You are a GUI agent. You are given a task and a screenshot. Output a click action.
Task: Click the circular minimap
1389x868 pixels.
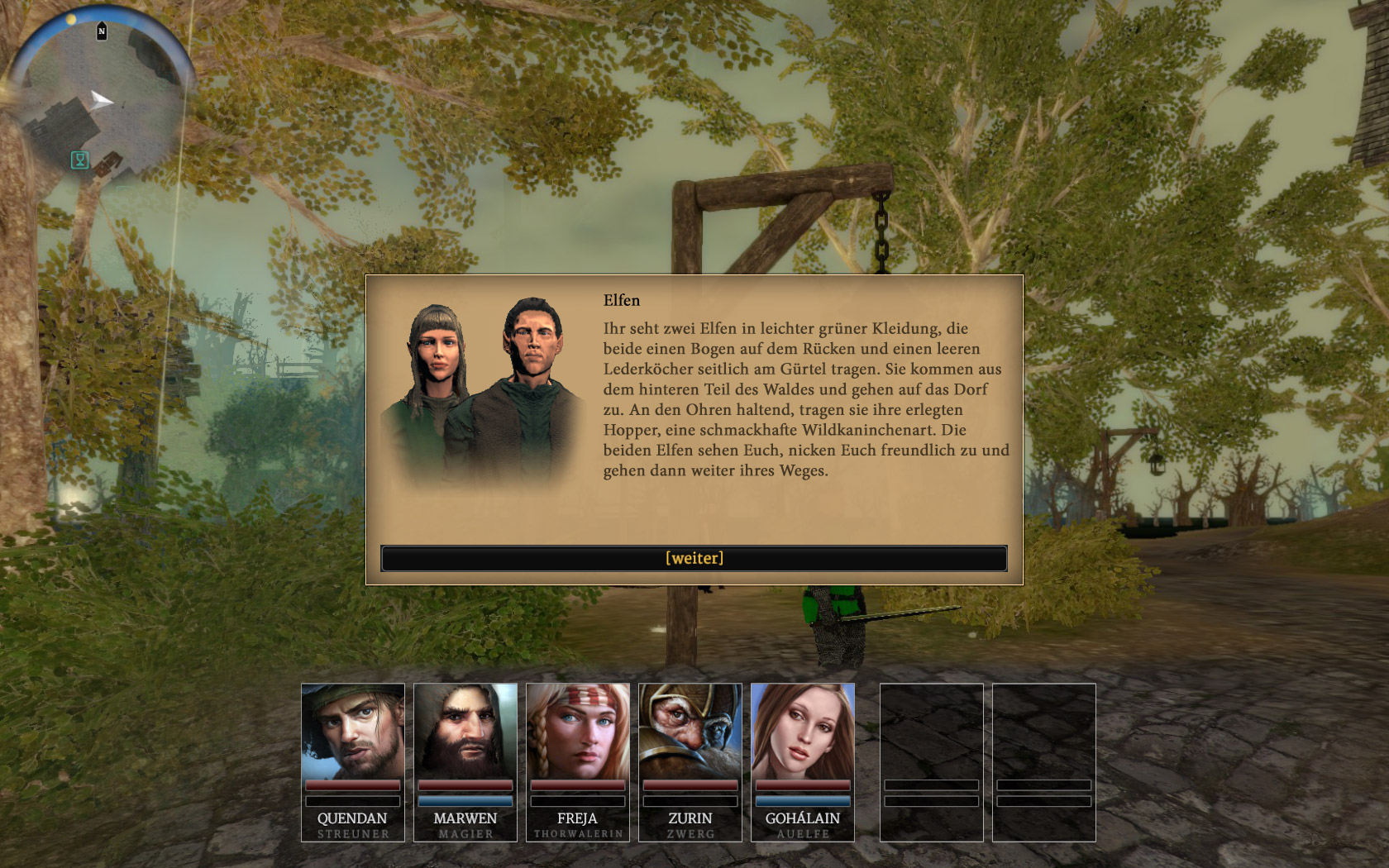[x=99, y=99]
